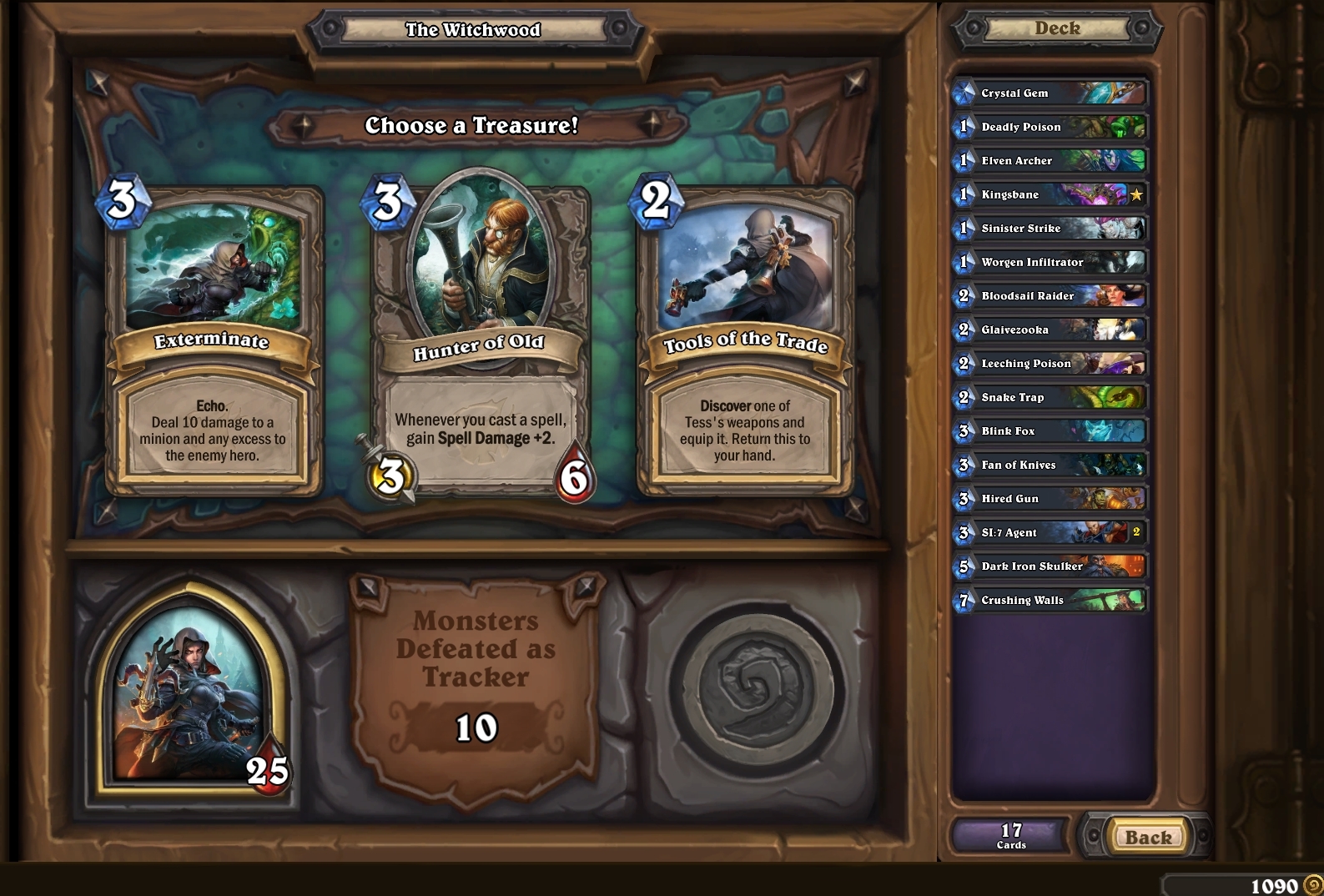
Task: Click the golden star icon on Kingsbane
Action: click(x=1135, y=194)
